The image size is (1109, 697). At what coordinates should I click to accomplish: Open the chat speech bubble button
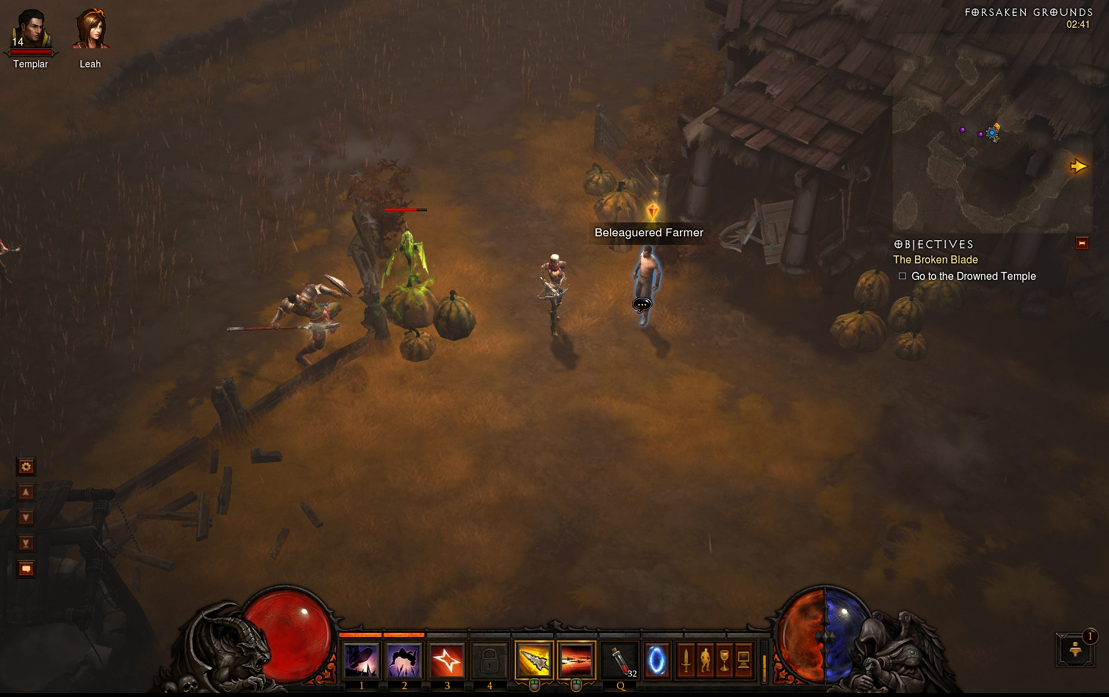pos(26,569)
